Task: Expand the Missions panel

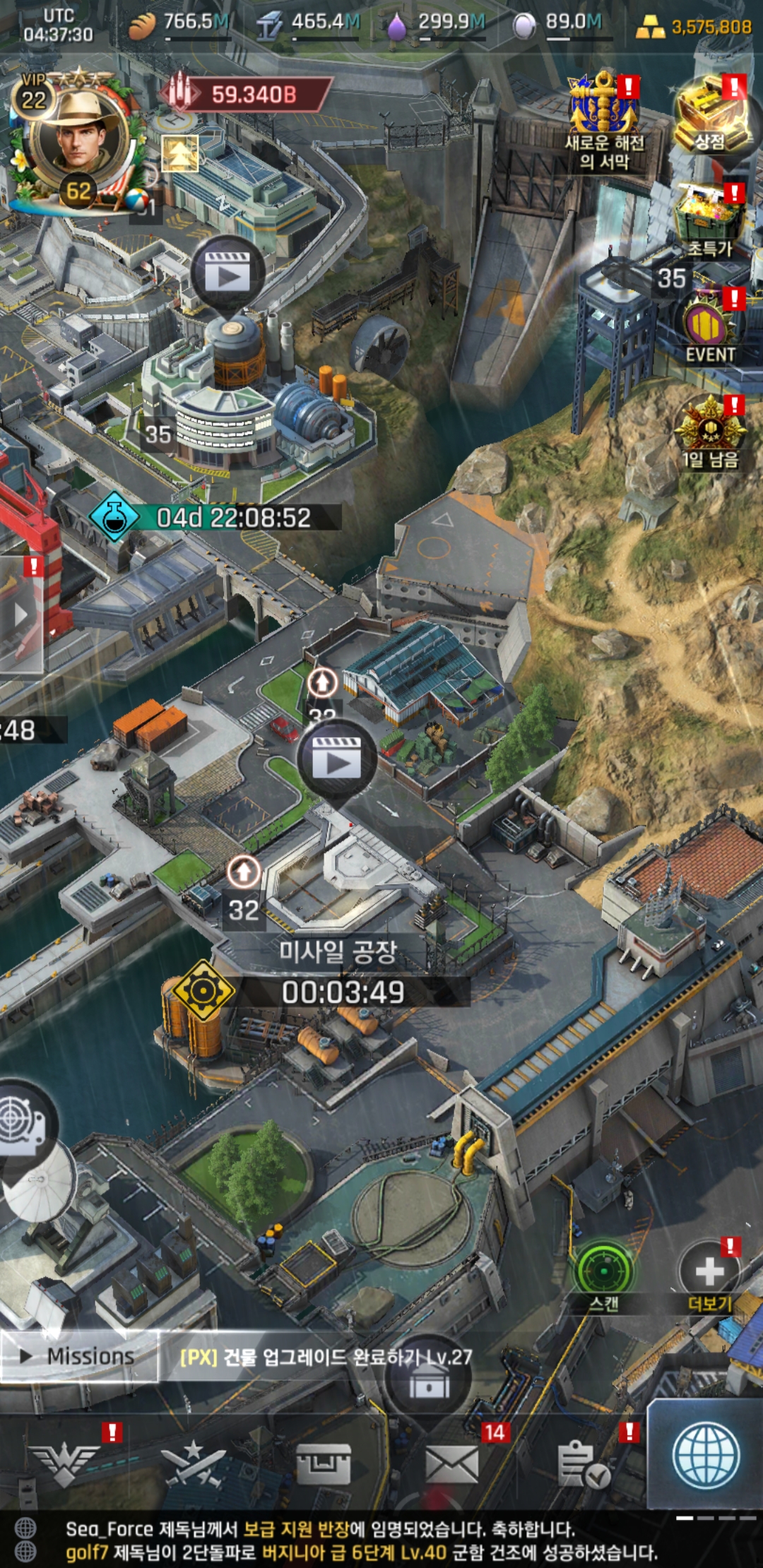Action: [x=79, y=1356]
